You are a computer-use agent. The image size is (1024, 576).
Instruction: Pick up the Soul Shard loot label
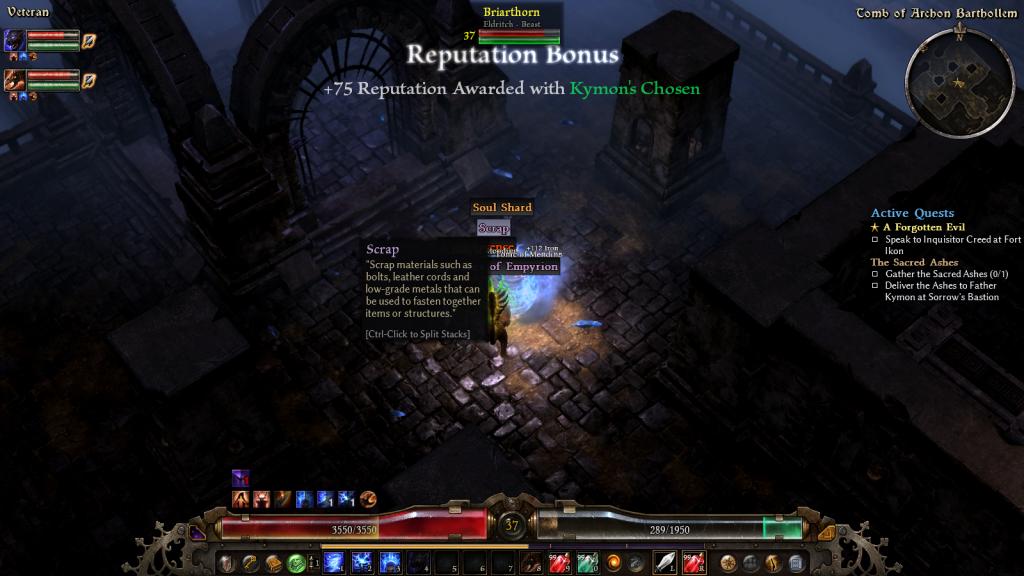502,208
